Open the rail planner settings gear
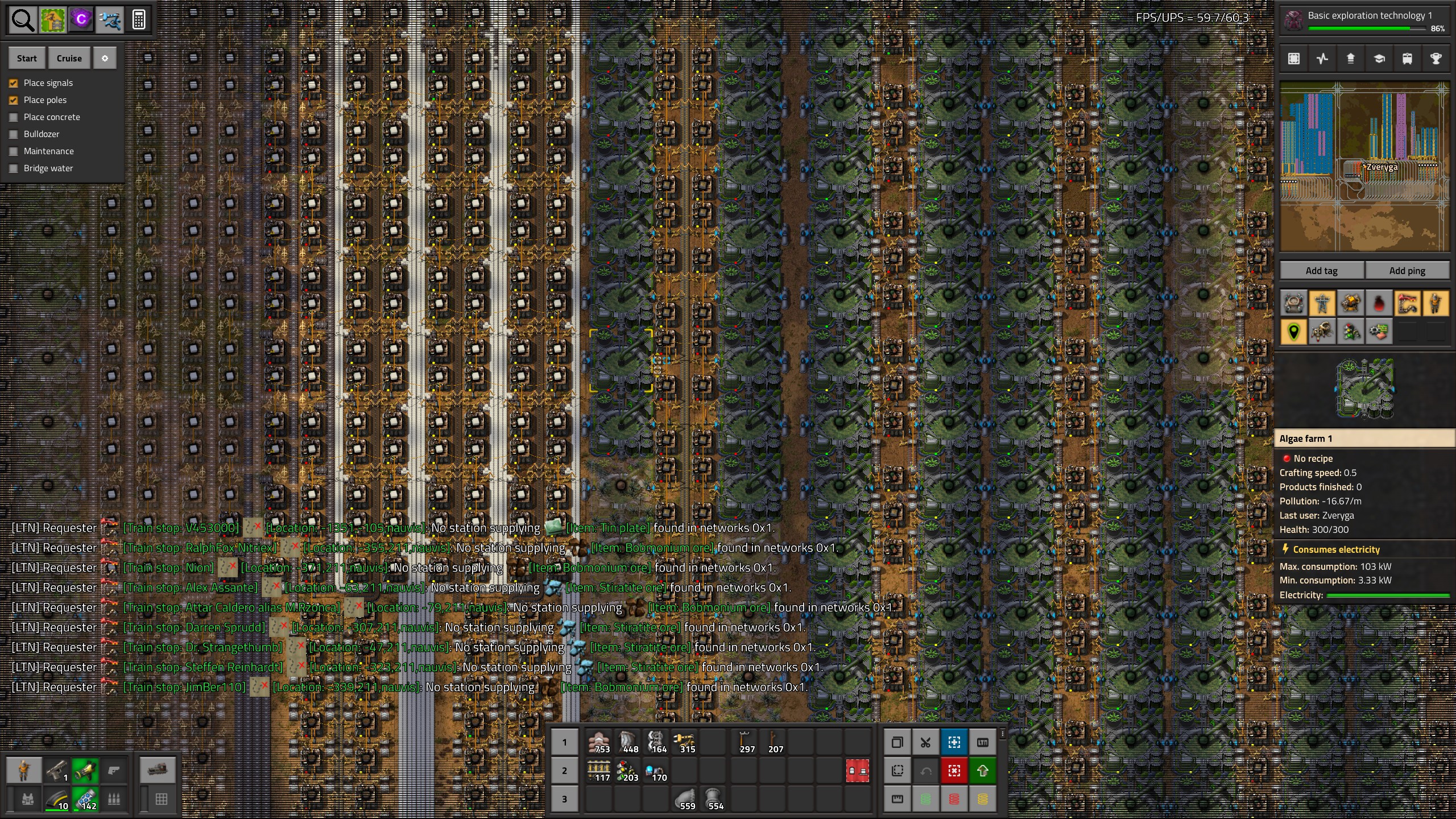The height and width of the screenshot is (819, 1456). 105,57
